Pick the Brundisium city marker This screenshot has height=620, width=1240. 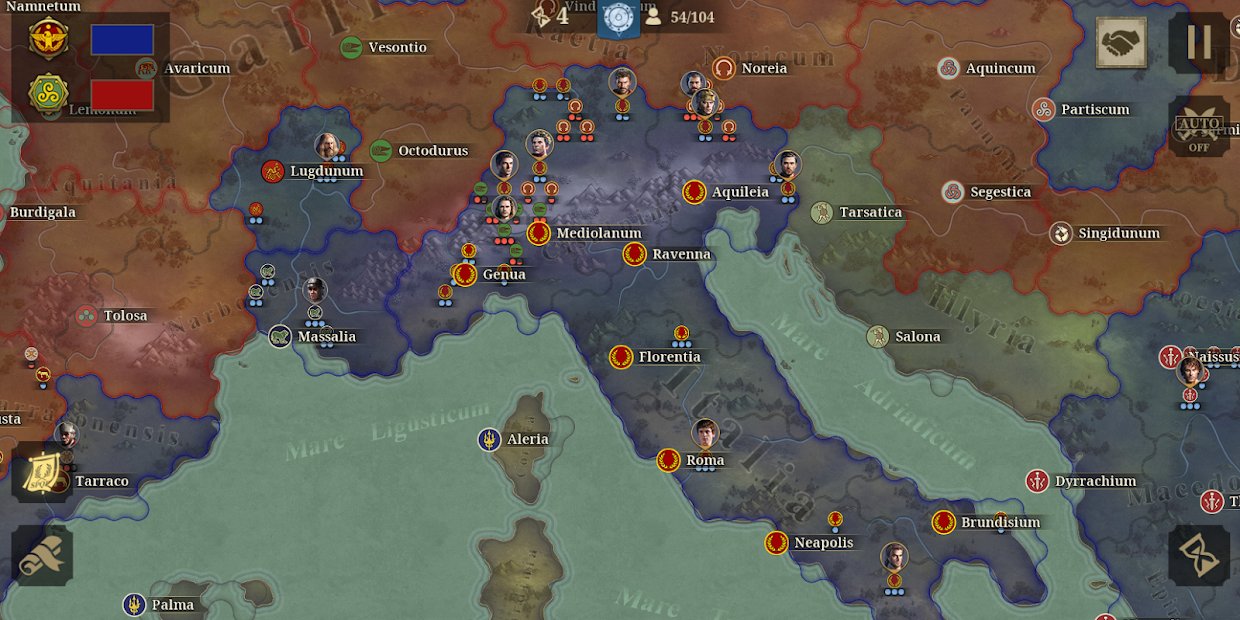point(944,522)
